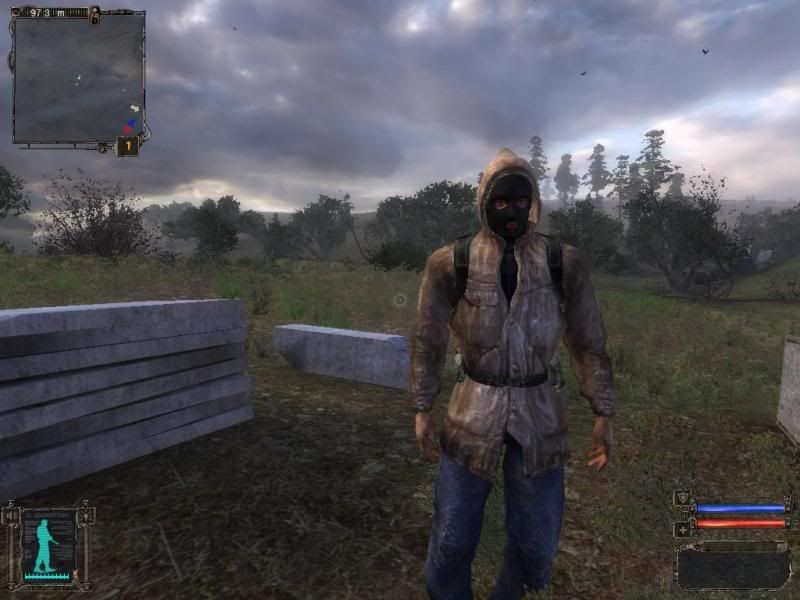Click the minimap in the corner
800x600 pixels.
[x=78, y=77]
